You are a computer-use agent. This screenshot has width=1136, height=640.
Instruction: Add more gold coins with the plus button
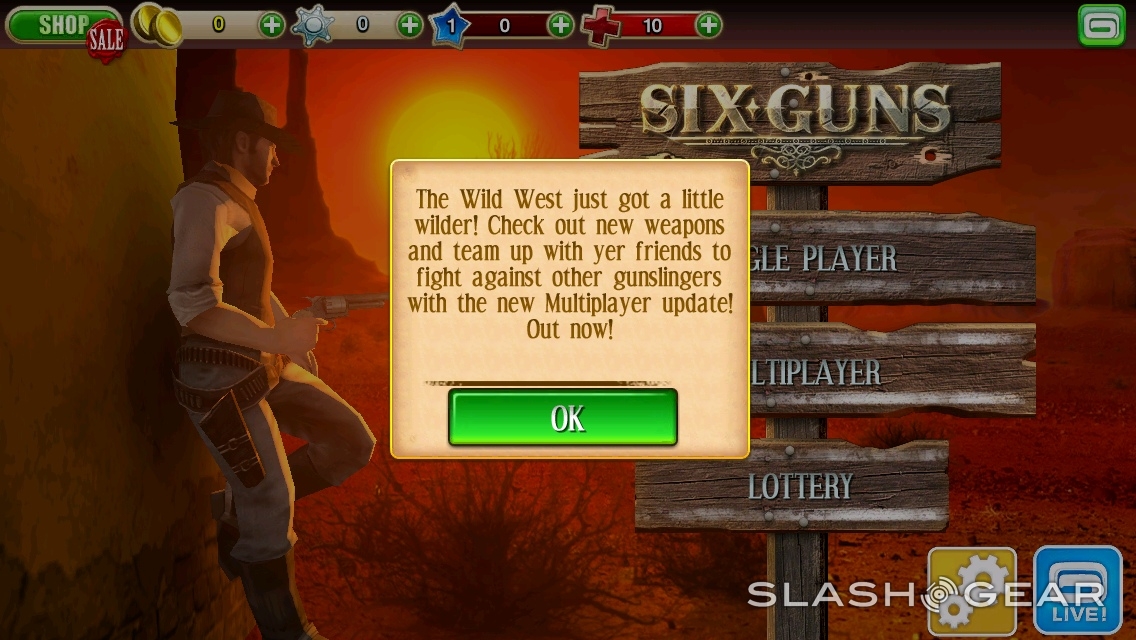pyautogui.click(x=272, y=25)
